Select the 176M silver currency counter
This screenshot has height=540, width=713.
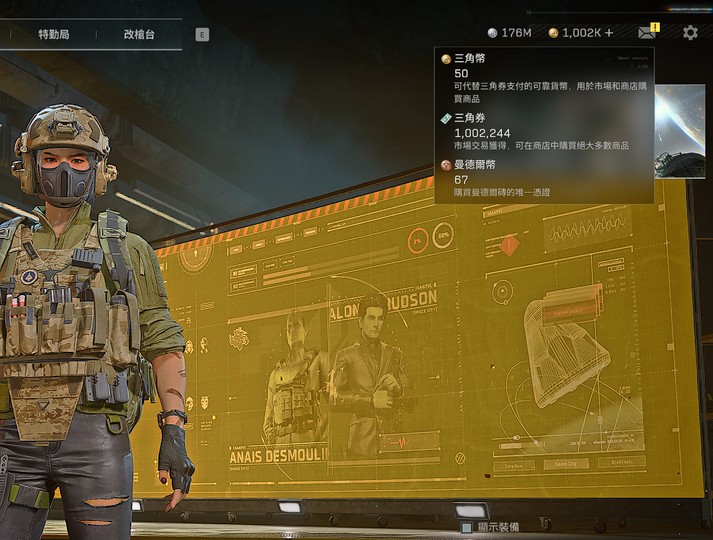coord(509,33)
